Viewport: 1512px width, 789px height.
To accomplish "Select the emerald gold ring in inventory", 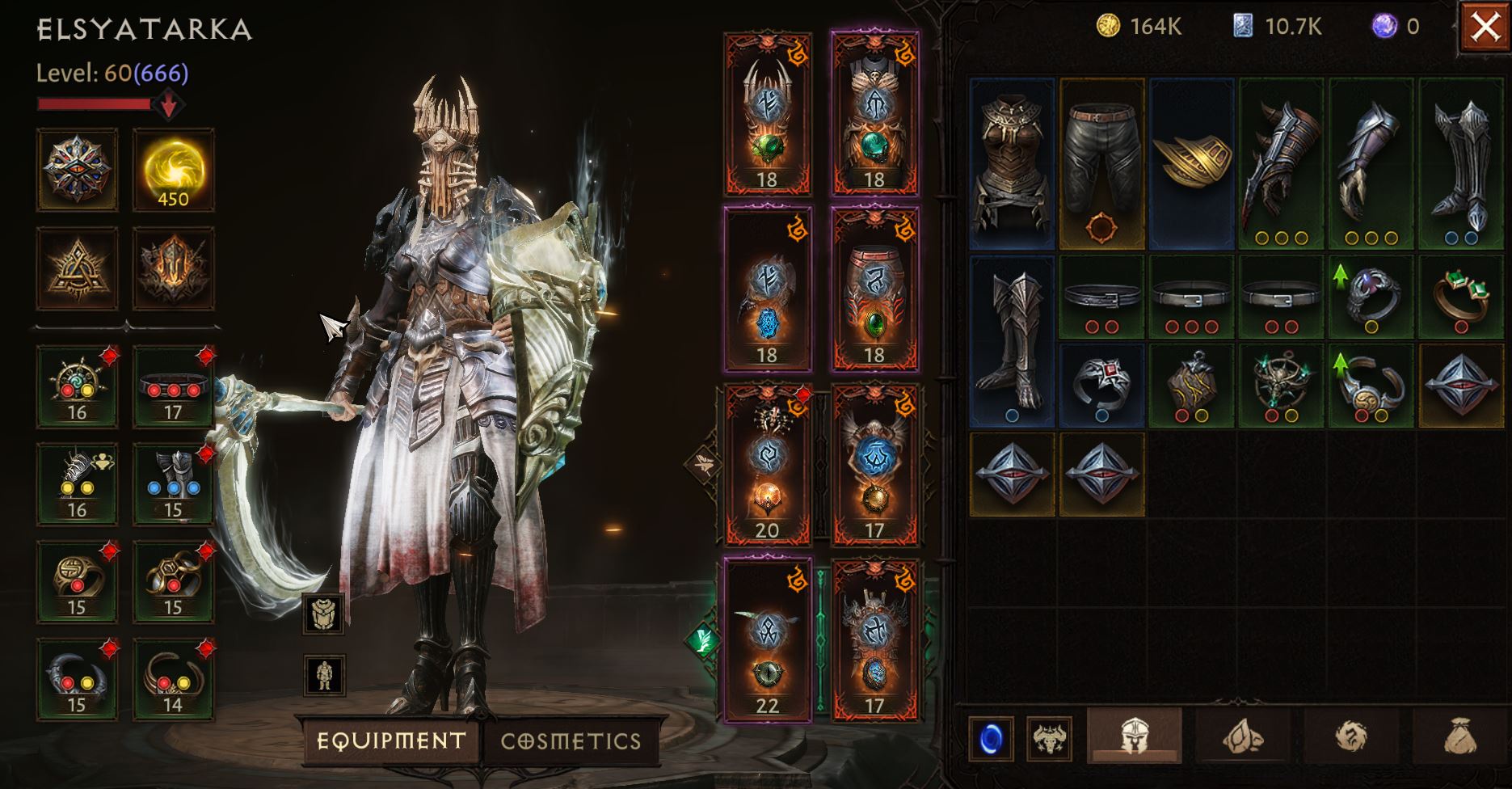I will tap(1461, 297).
